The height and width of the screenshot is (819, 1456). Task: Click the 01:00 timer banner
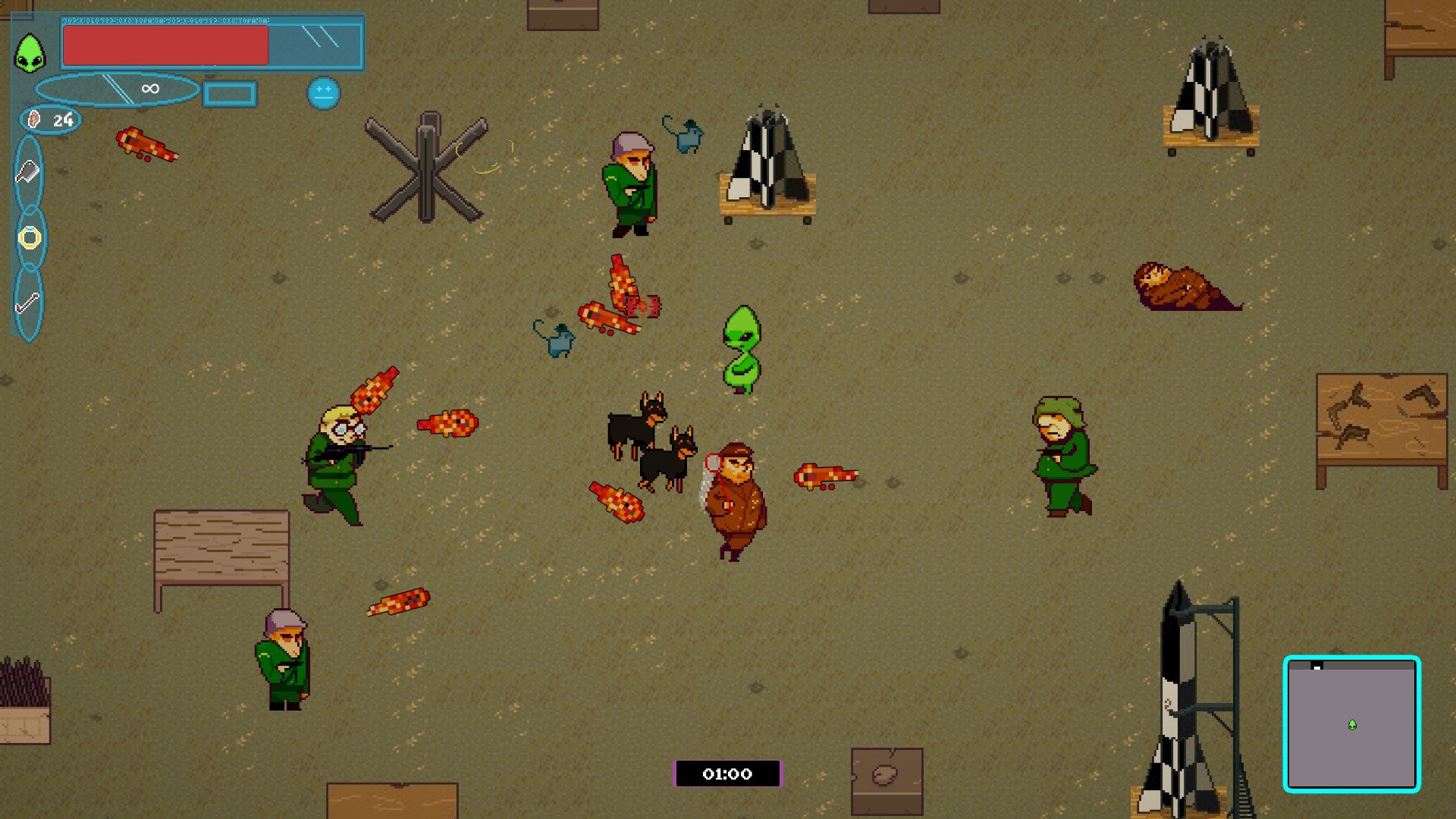[727, 774]
